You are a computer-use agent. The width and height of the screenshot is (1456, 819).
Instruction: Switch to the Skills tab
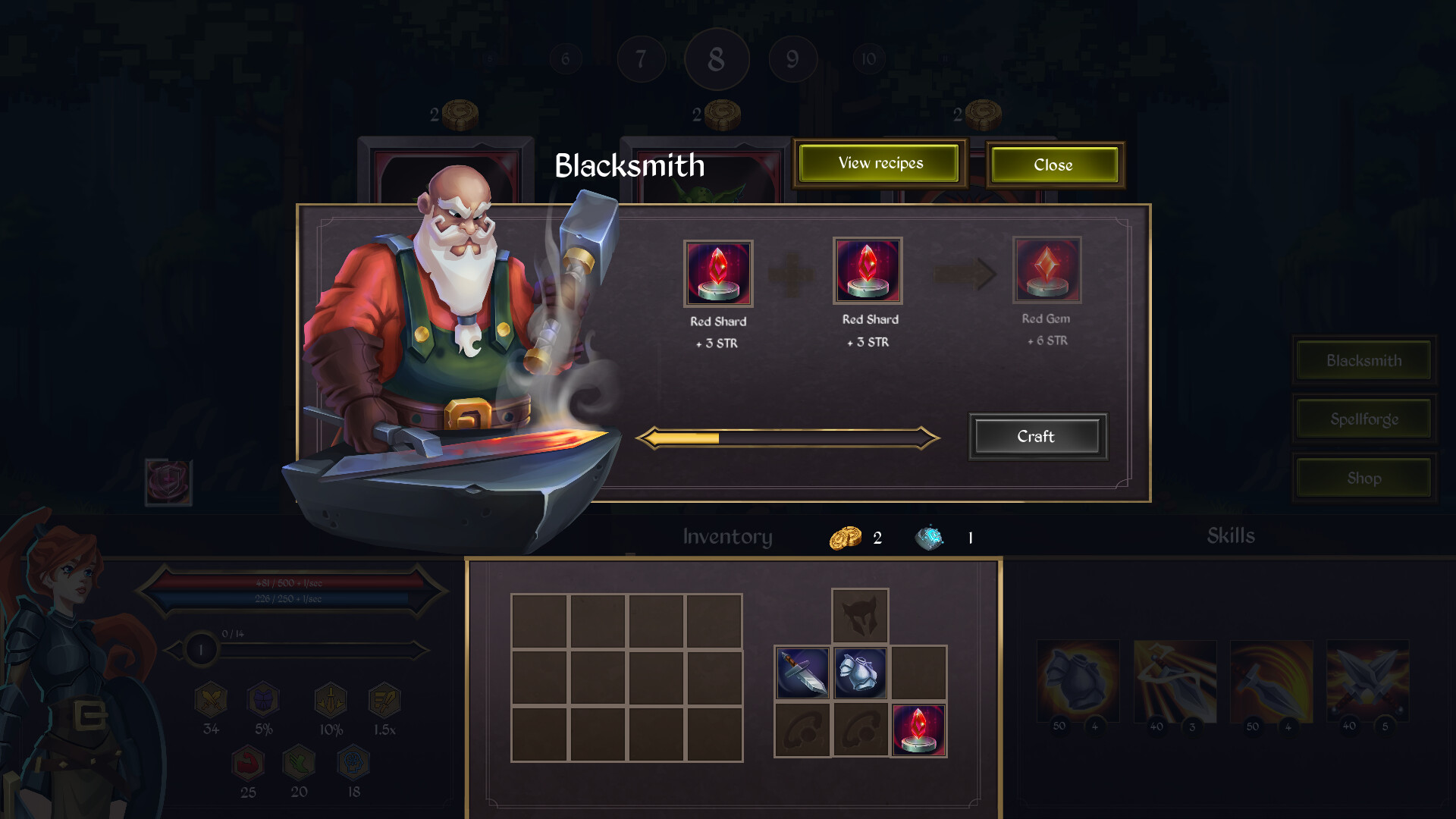tap(1231, 536)
